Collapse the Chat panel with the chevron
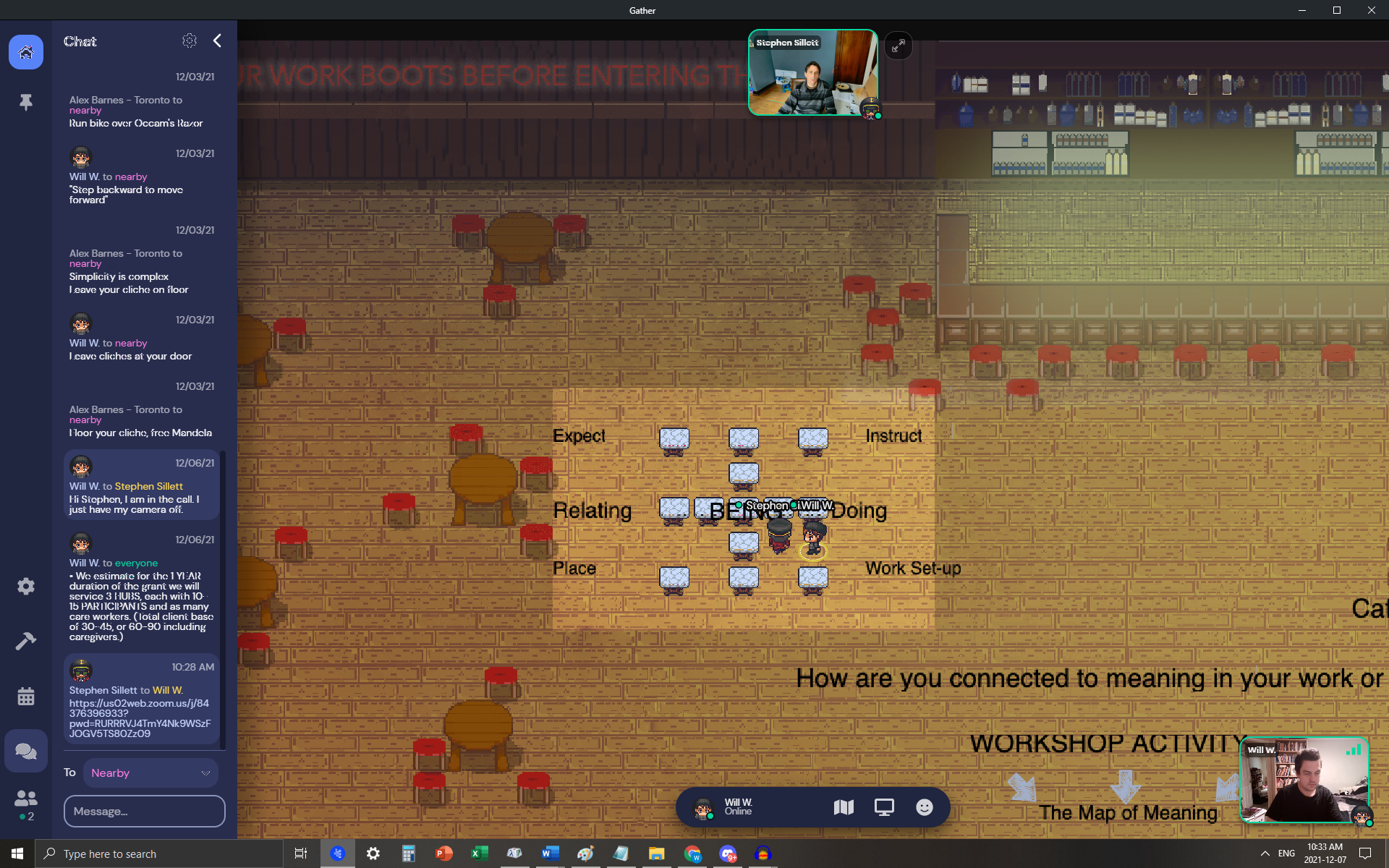This screenshot has width=1389, height=868. coord(217,41)
